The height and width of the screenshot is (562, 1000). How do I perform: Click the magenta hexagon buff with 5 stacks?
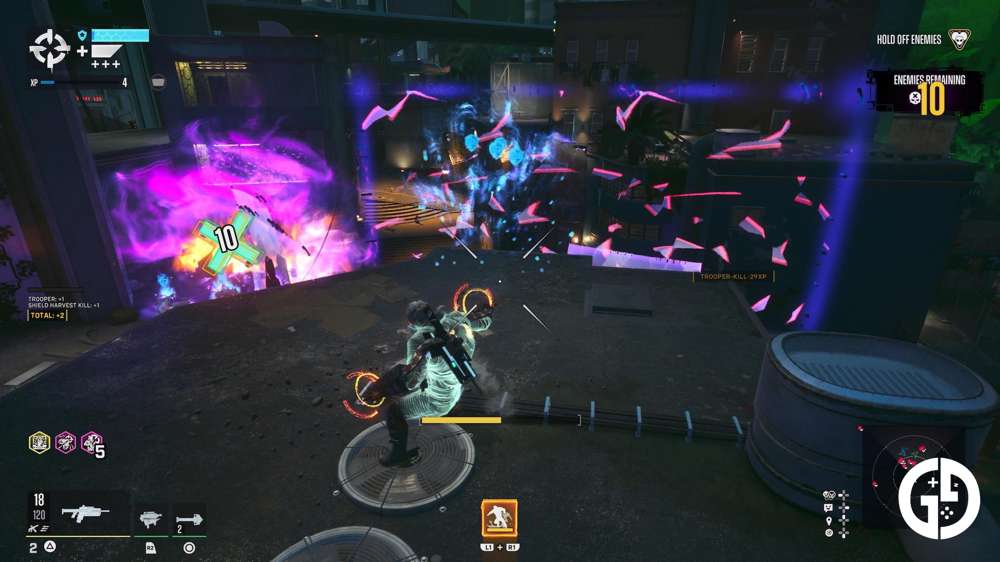(91, 442)
